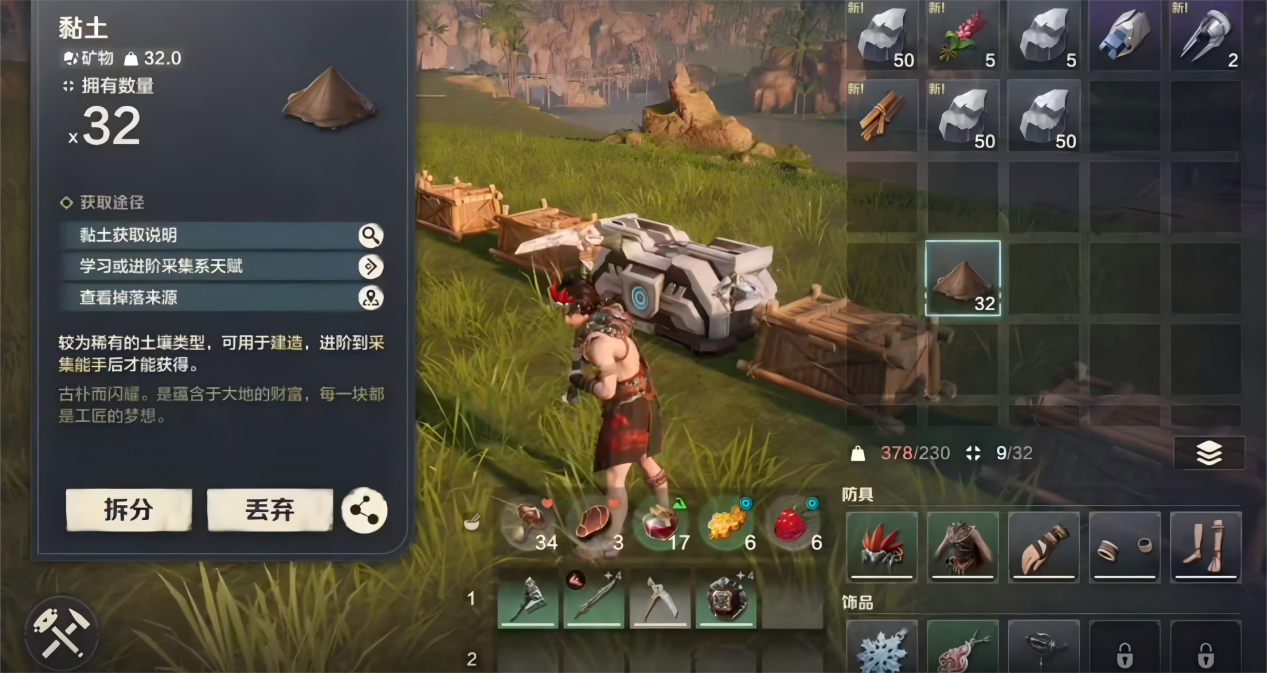Screen dimensions: 1267x673
Task: Select the red flower herb slot
Action: (x=962, y=36)
